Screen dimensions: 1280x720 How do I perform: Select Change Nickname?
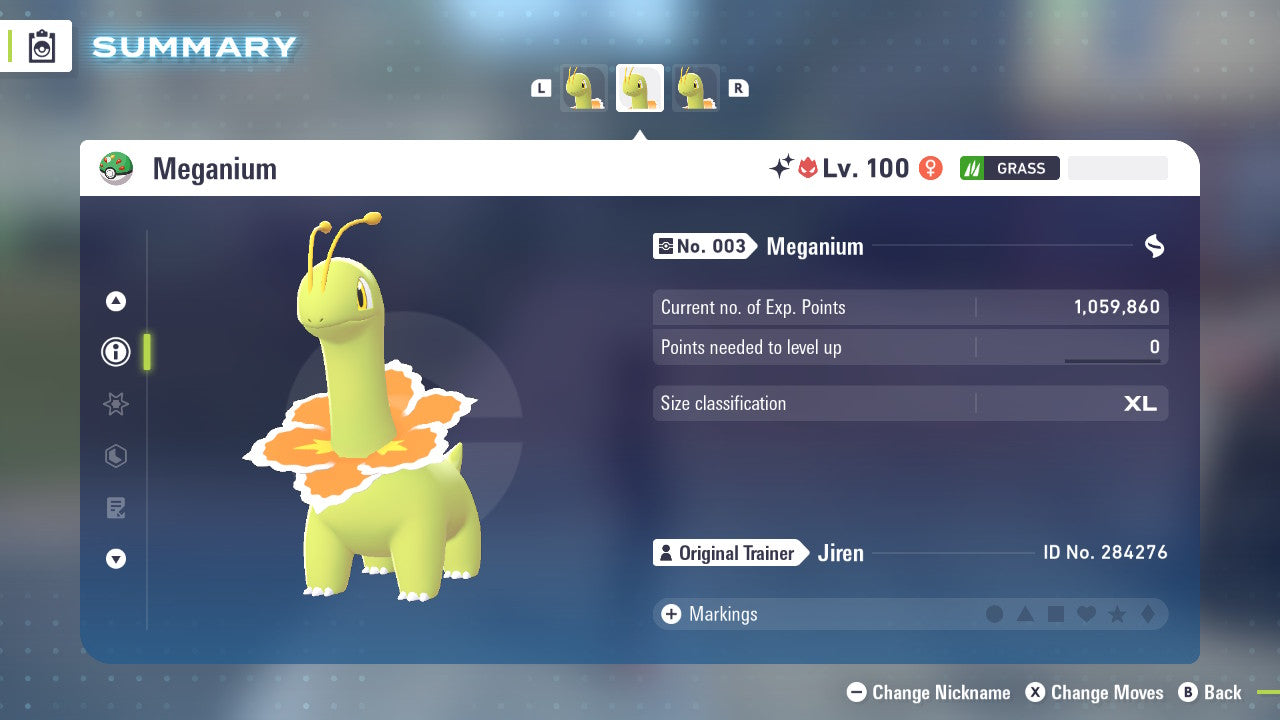pos(928,692)
